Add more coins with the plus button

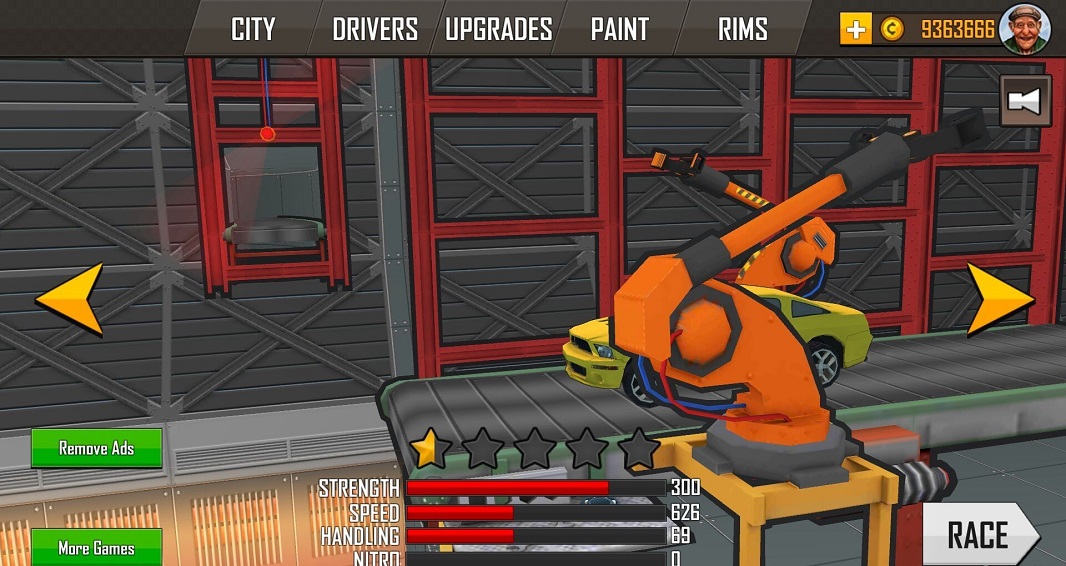(x=855, y=29)
